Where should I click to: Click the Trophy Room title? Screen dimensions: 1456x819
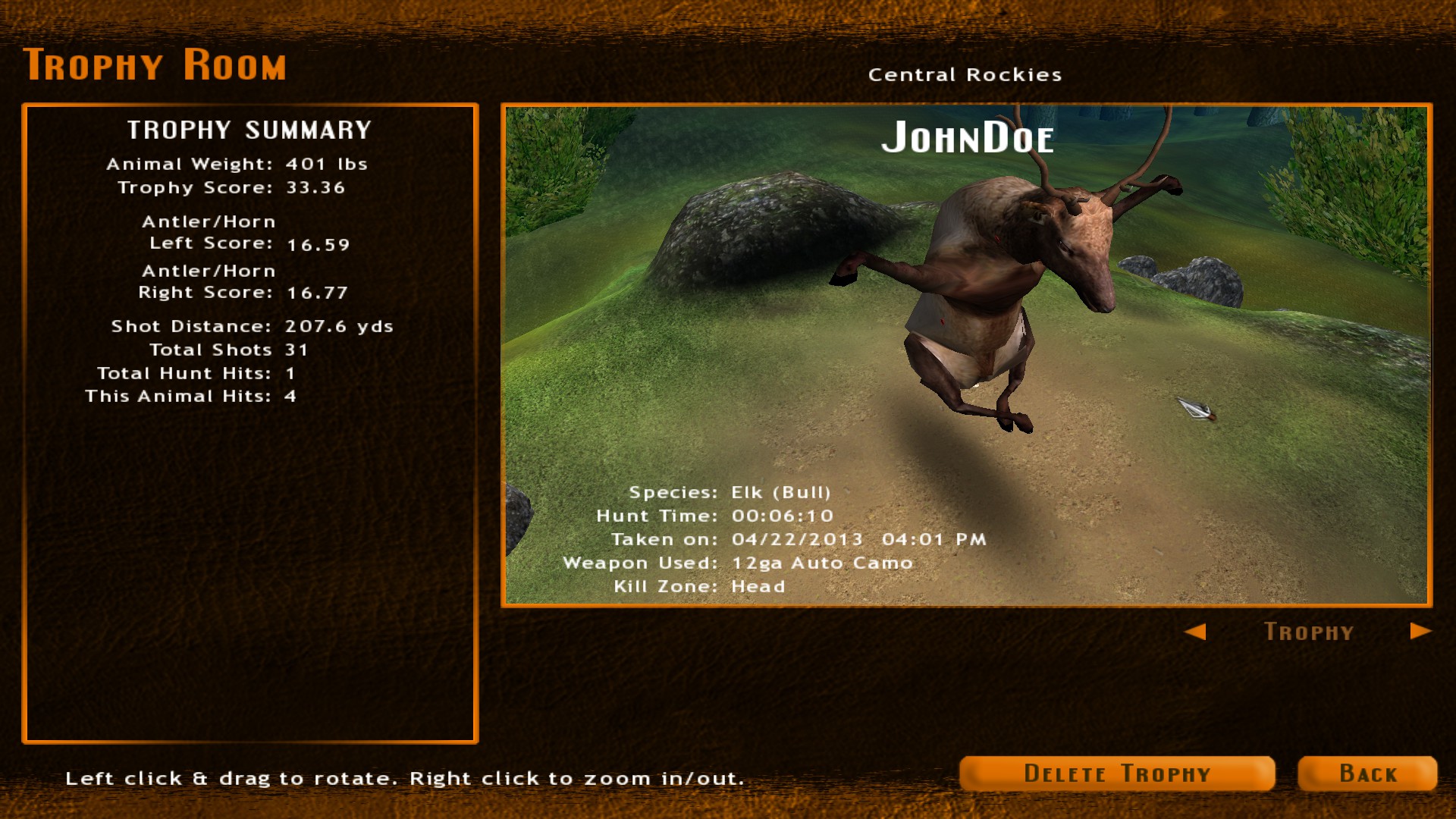(156, 64)
